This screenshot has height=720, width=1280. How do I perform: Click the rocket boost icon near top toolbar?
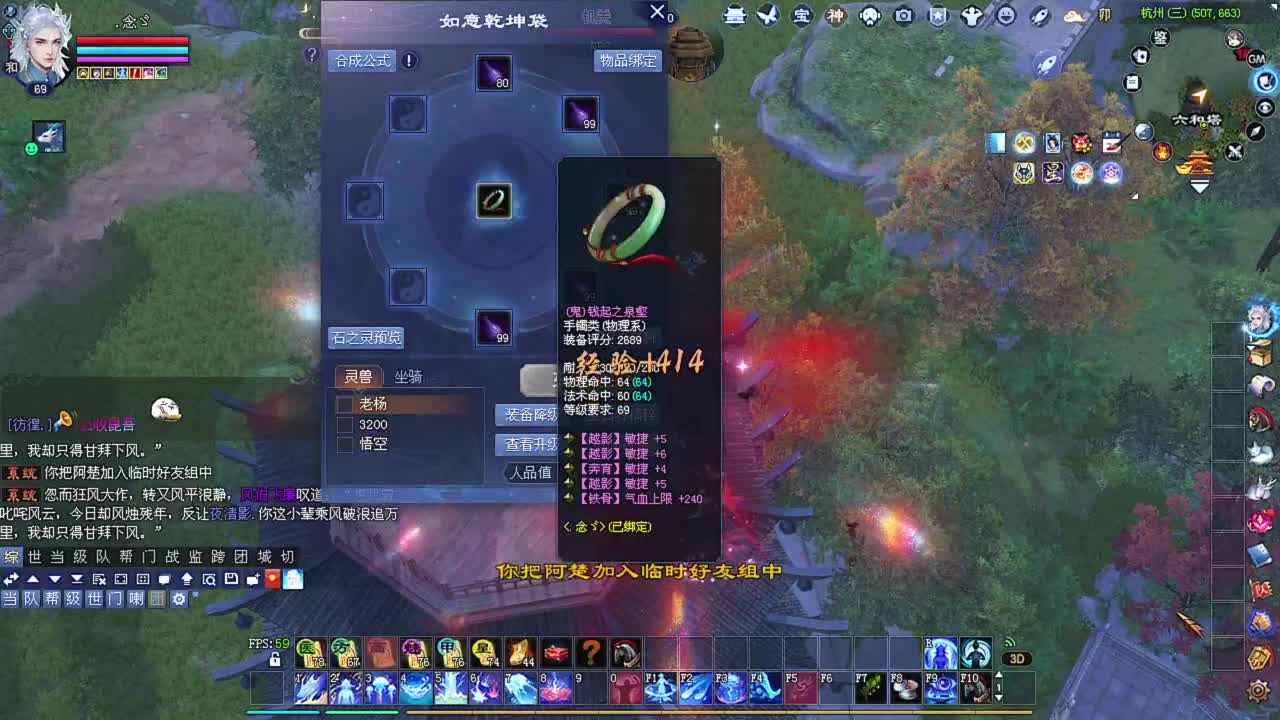click(x=1041, y=17)
